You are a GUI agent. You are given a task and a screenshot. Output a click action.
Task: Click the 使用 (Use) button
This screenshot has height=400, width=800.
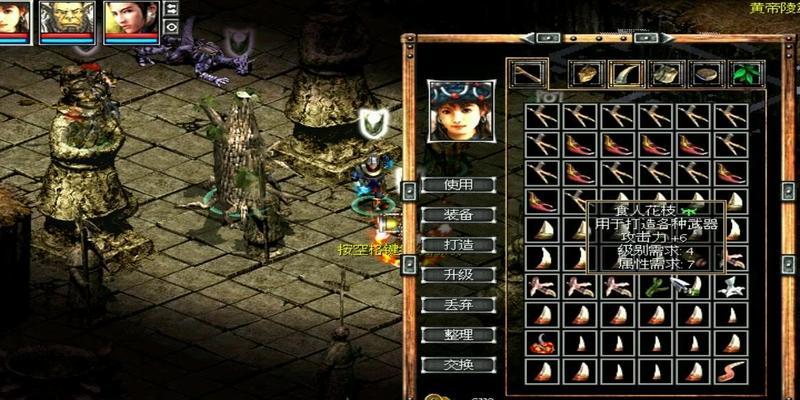click(x=445, y=185)
